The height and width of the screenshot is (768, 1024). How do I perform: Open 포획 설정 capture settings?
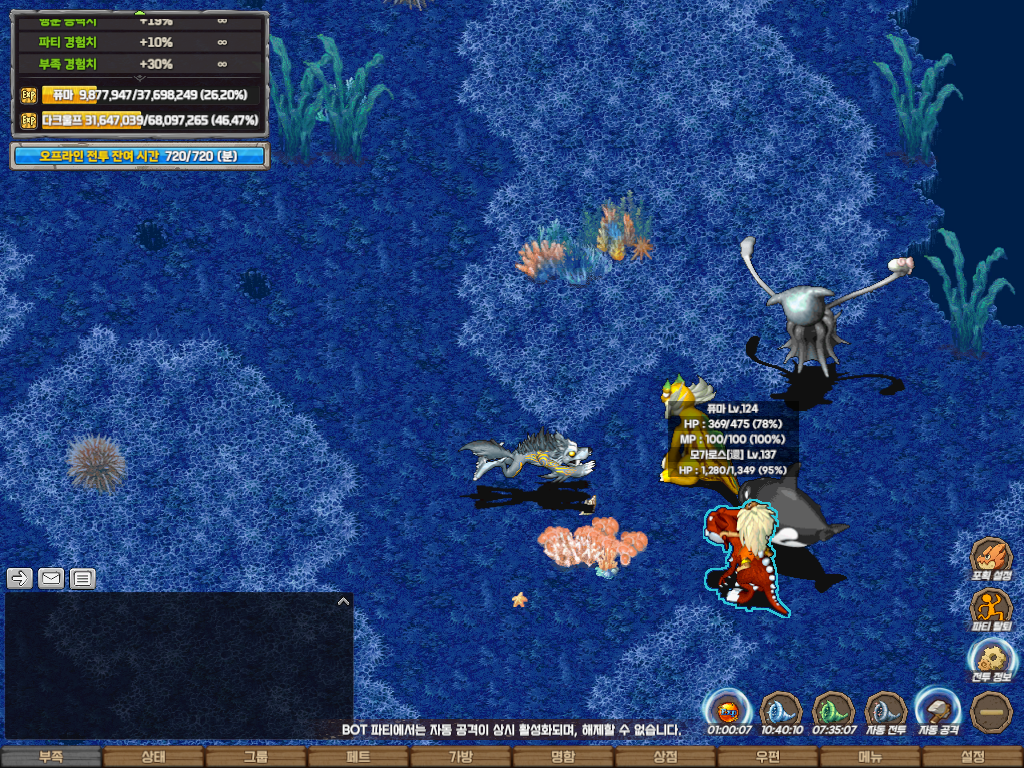click(991, 557)
